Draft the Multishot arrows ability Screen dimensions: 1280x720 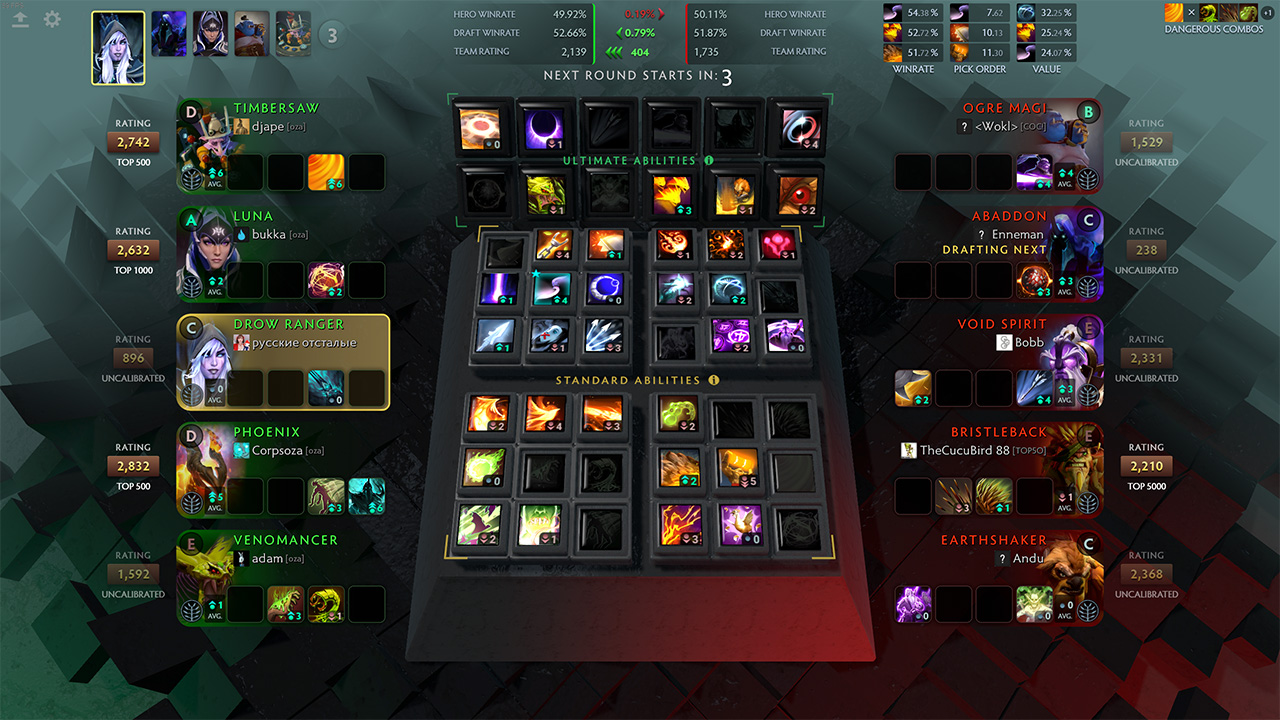pyautogui.click(x=606, y=336)
